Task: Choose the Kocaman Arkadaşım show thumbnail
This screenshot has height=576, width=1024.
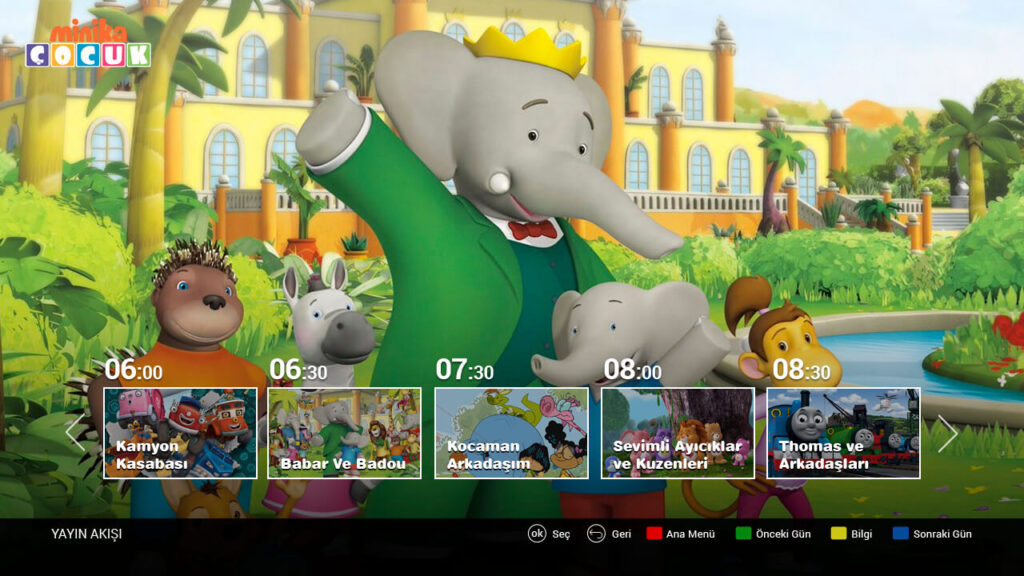Action: pyautogui.click(x=511, y=433)
